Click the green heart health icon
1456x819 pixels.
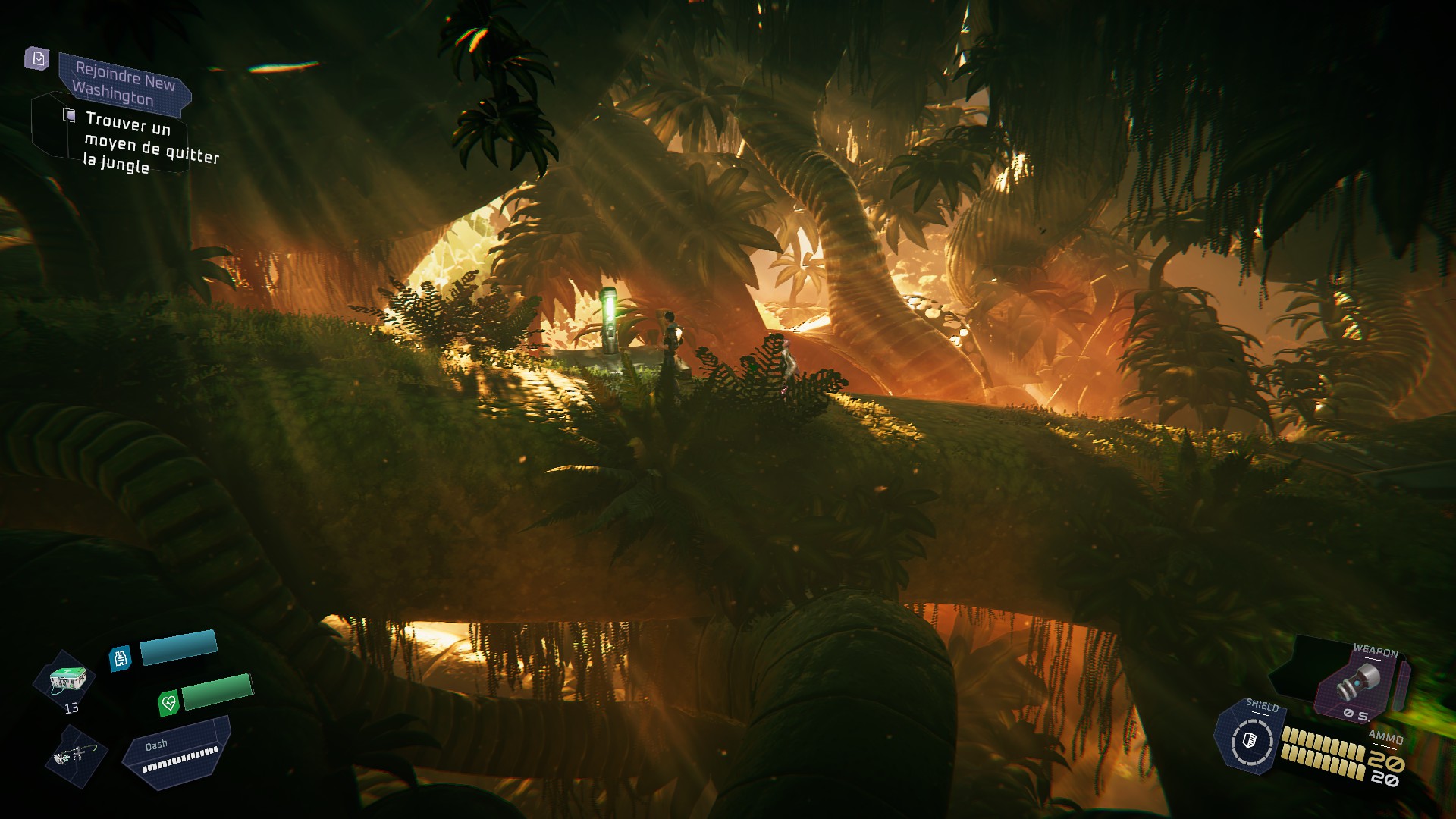click(168, 703)
